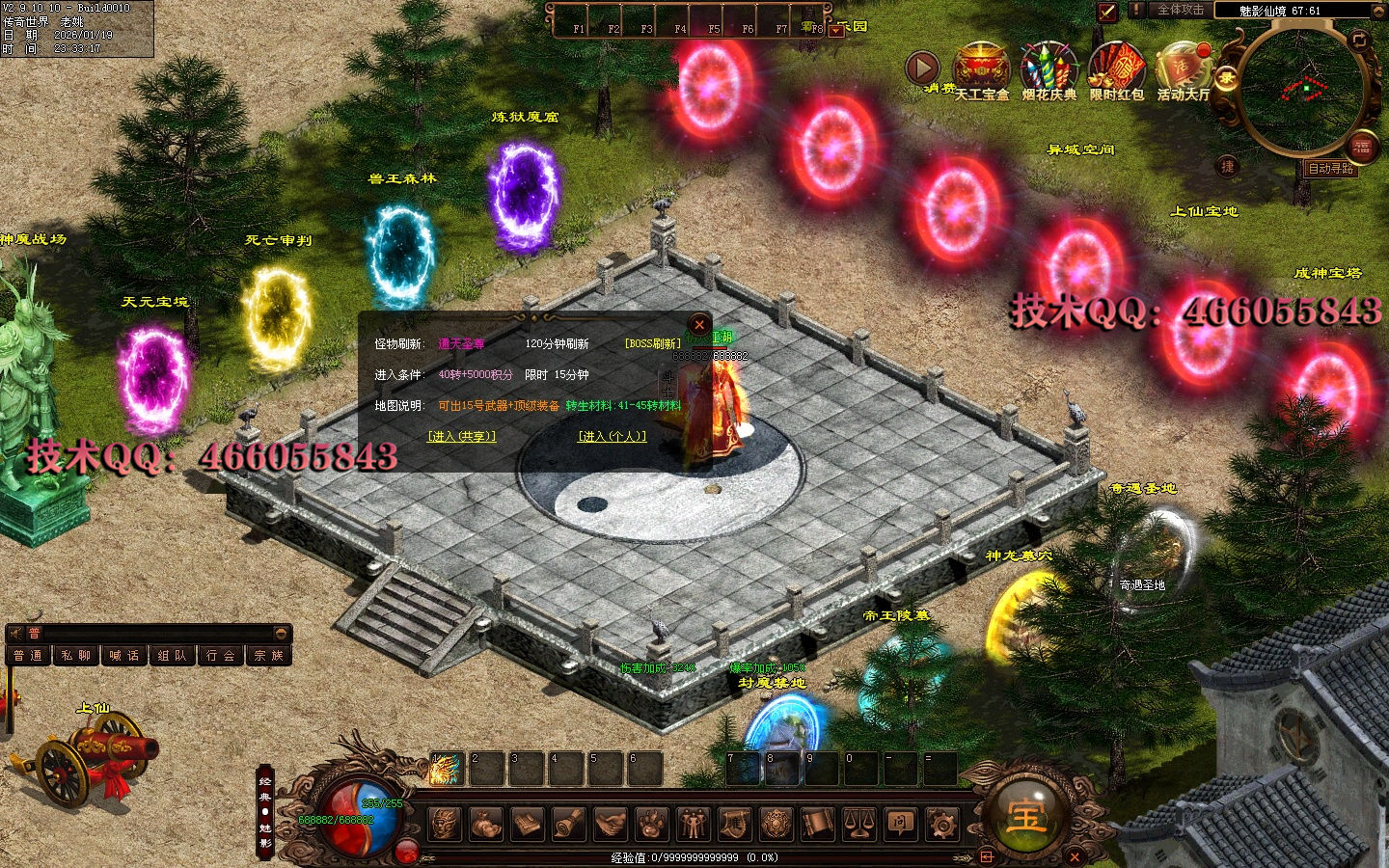Open the 活动大厅 activity hall icon
This screenshot has width=1389, height=868.
(1184, 68)
